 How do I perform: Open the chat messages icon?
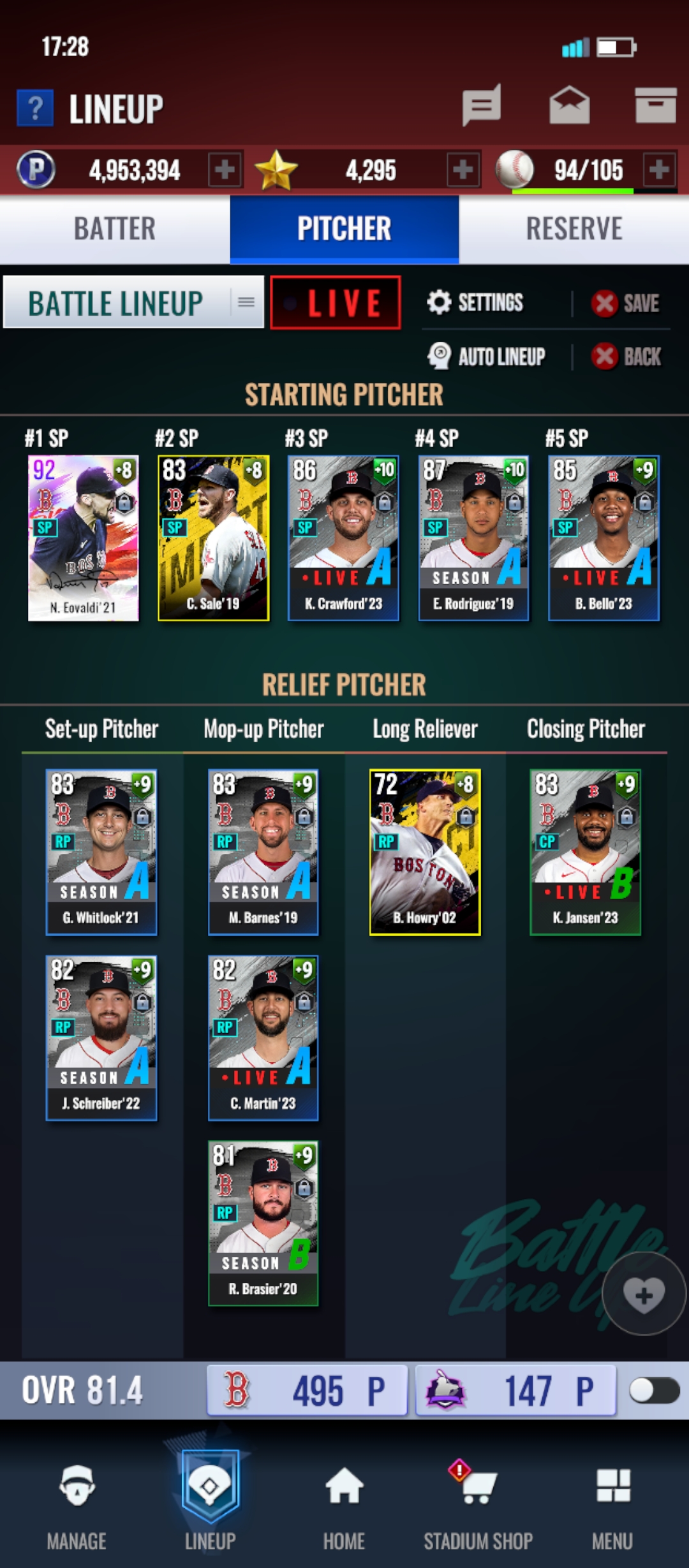(x=482, y=105)
